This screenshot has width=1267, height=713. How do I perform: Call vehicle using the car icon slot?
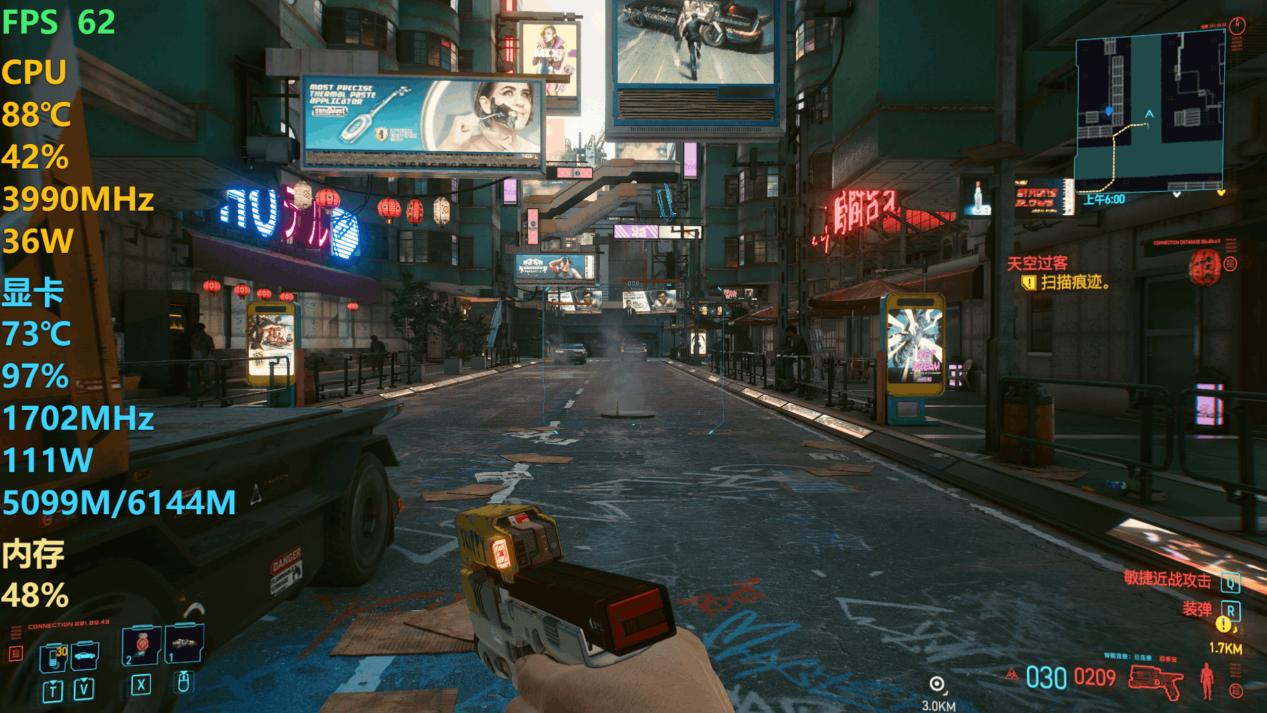(x=84, y=655)
